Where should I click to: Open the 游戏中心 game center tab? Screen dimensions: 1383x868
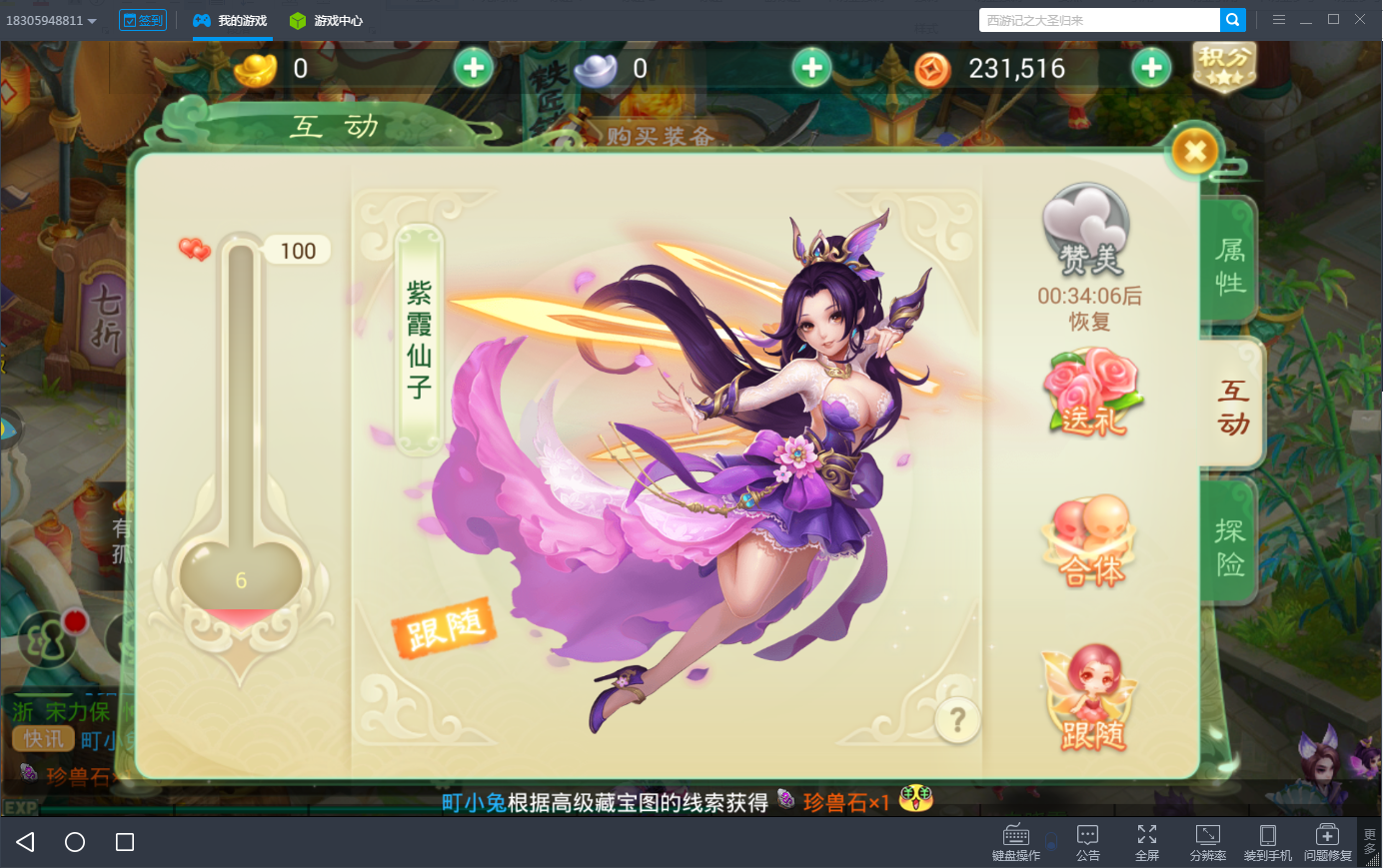(x=327, y=19)
